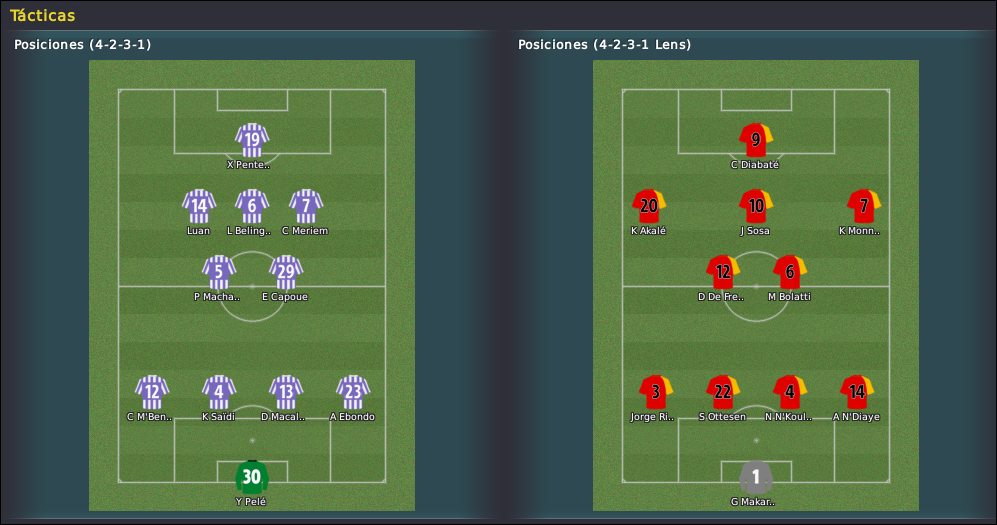Click P Macha's number 5 shirt
Screen dimensions: 997x525
tap(219, 272)
